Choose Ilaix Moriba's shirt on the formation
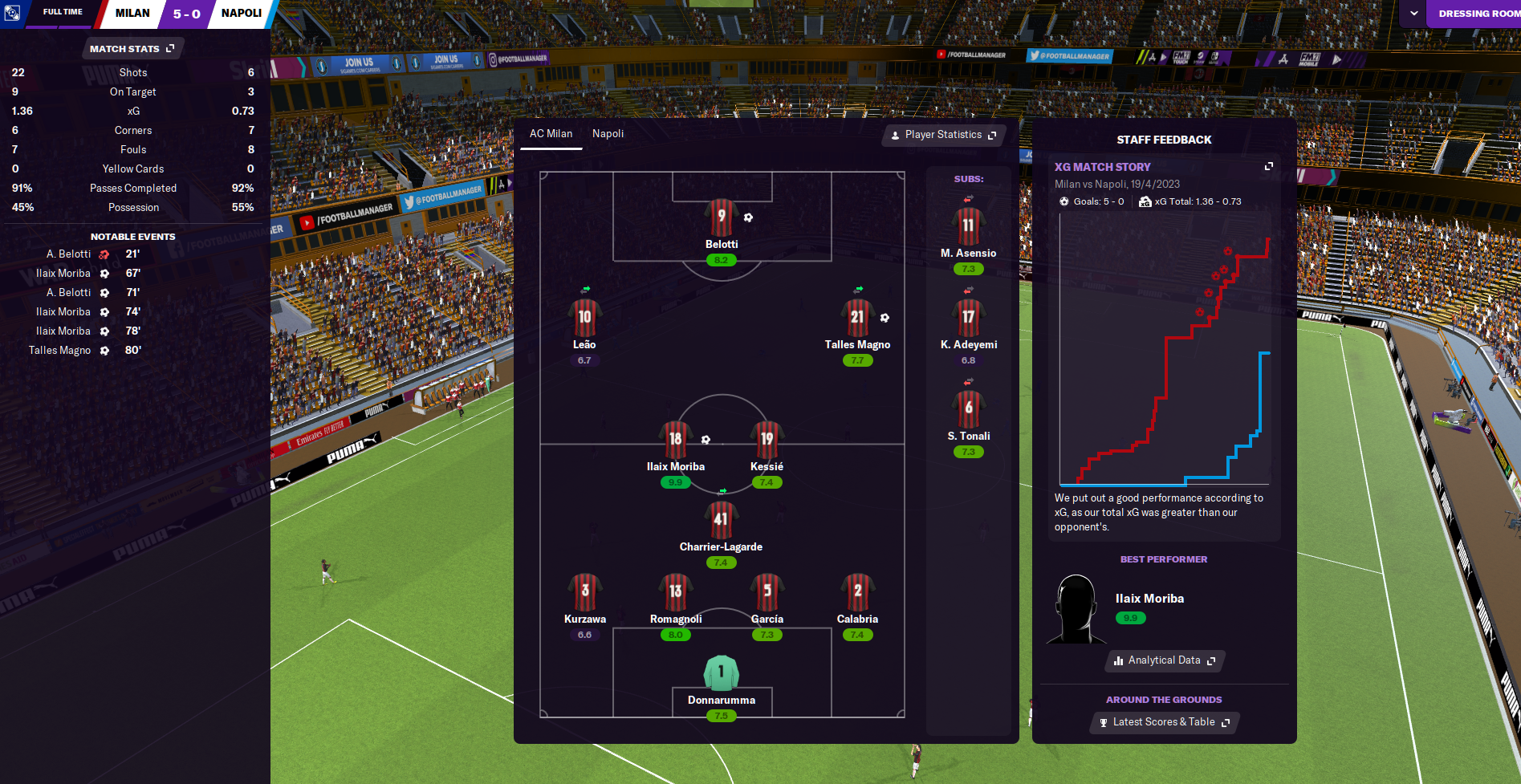 [x=675, y=440]
